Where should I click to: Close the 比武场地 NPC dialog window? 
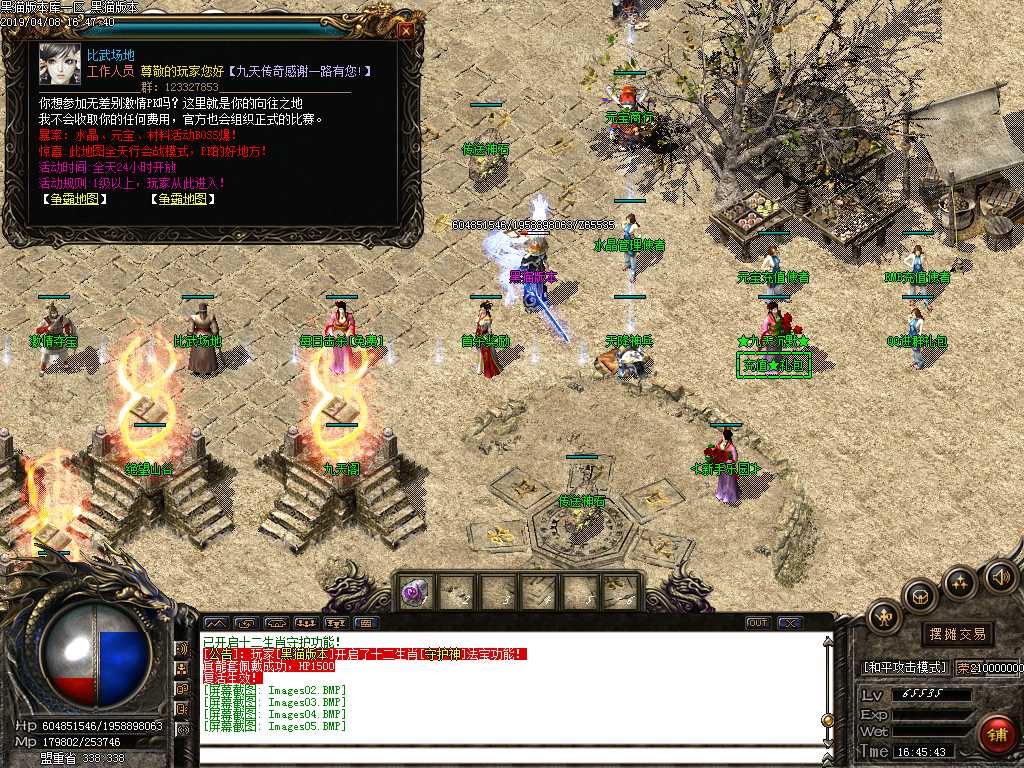pyautogui.click(x=406, y=30)
